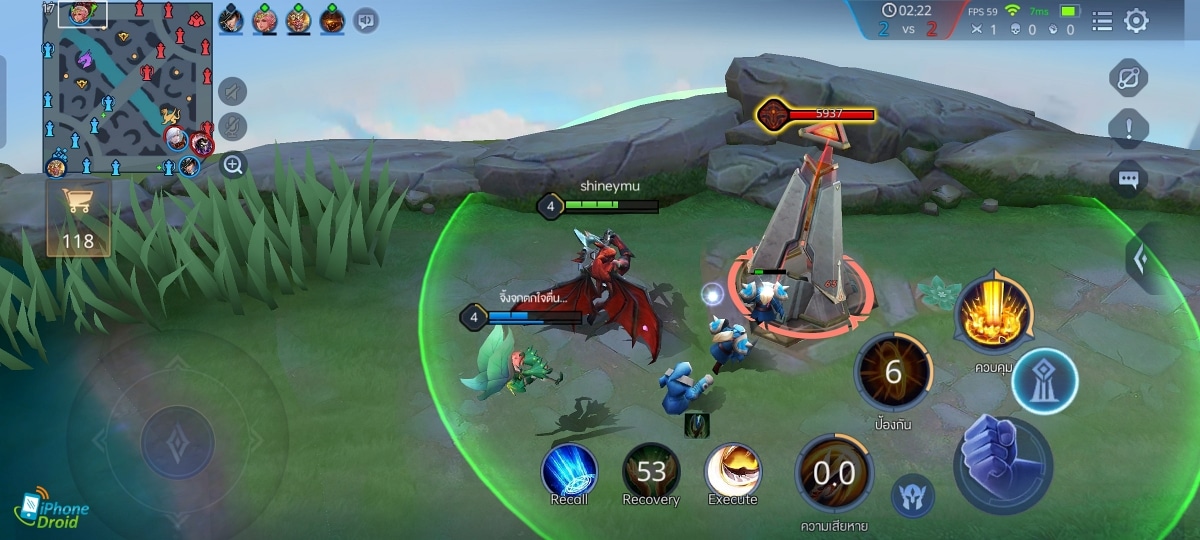Select the attack-tower target button
1200x540 pixels.
click(1044, 382)
